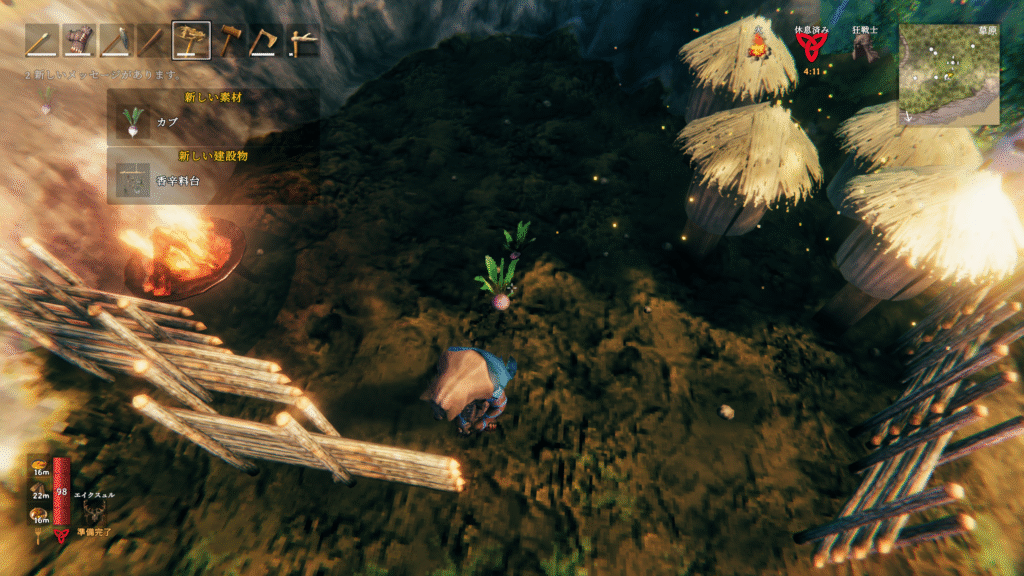Click the 狂戦士 status effect icon
Viewport: 1024px width, 576px height.
865,48
